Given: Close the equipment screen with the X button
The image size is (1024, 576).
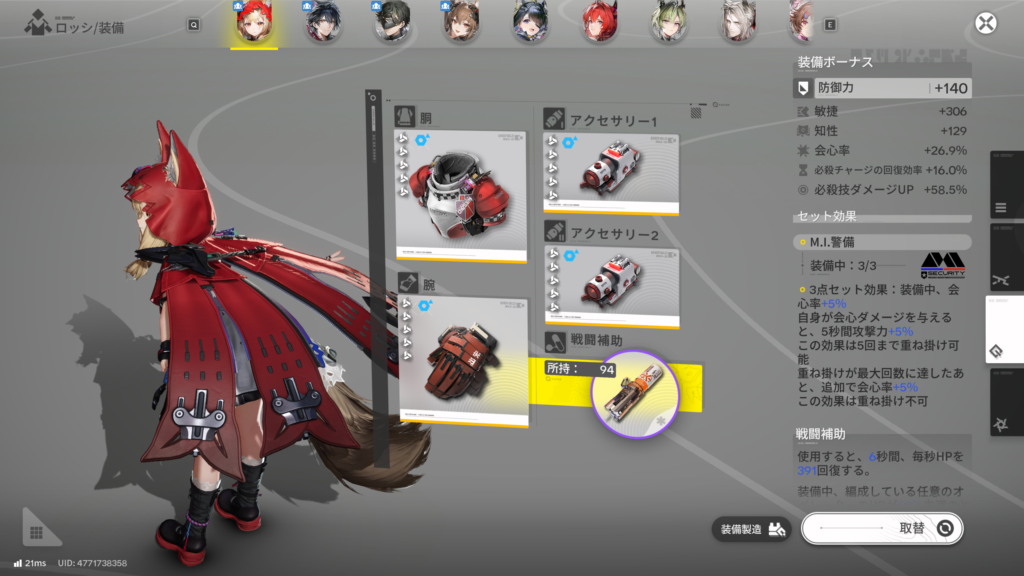Looking at the screenshot, I should pyautogui.click(x=986, y=24).
